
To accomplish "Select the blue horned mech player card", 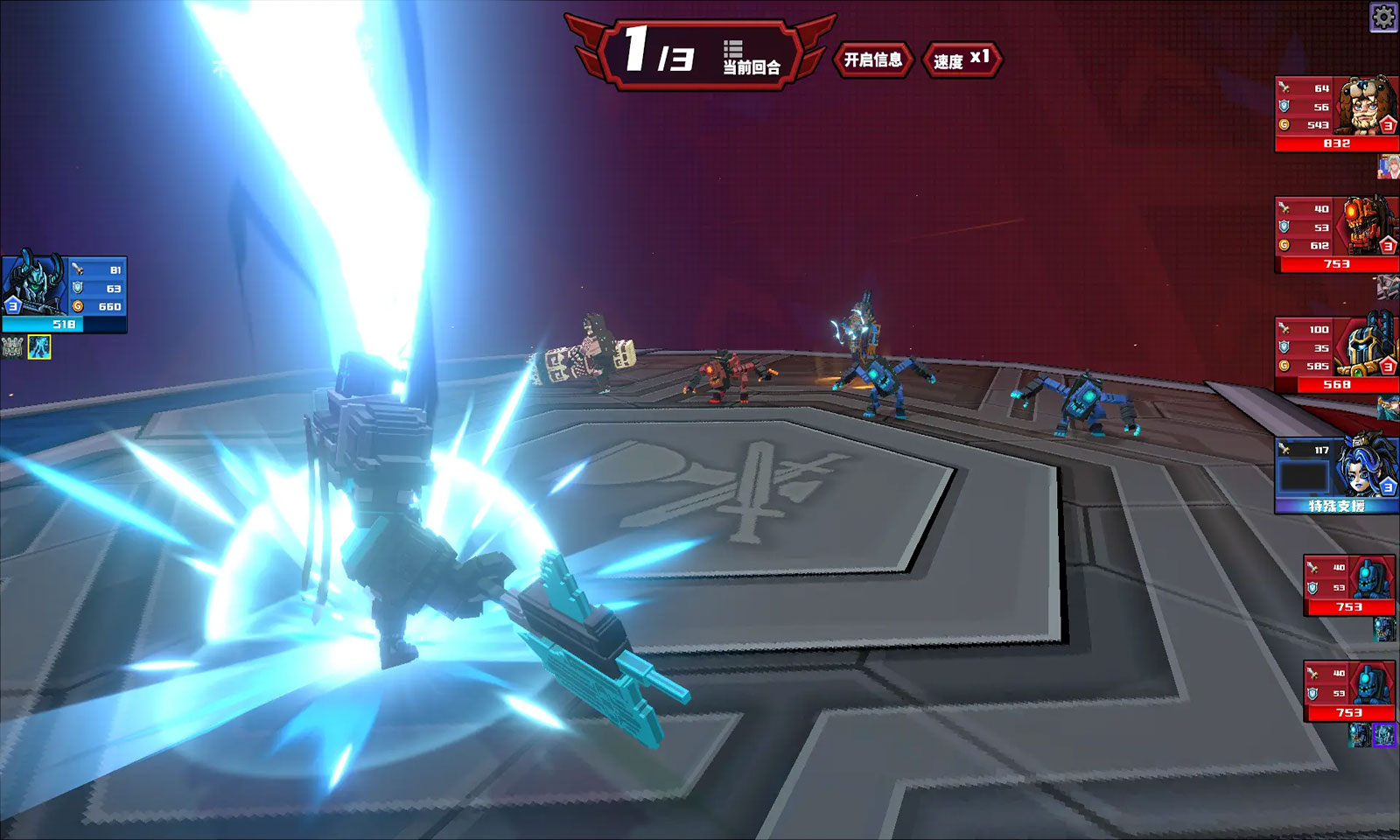I will tap(64, 294).
